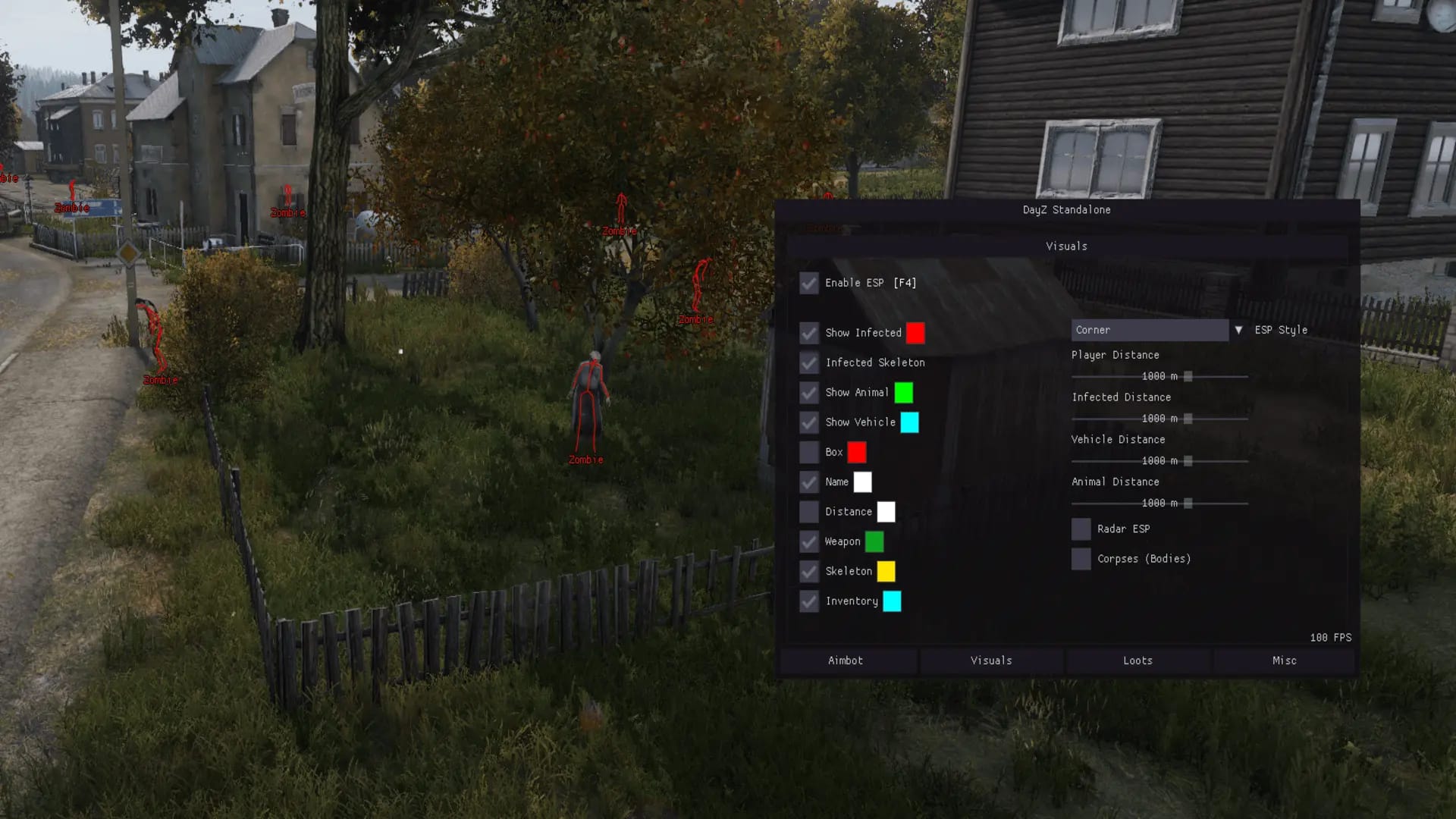Toggle the Distance checkbox on

808,512
